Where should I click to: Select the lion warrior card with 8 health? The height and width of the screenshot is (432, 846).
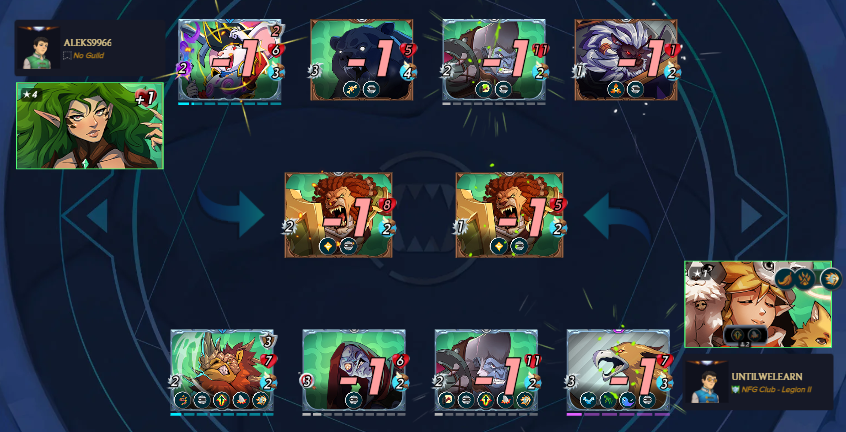[339, 215]
